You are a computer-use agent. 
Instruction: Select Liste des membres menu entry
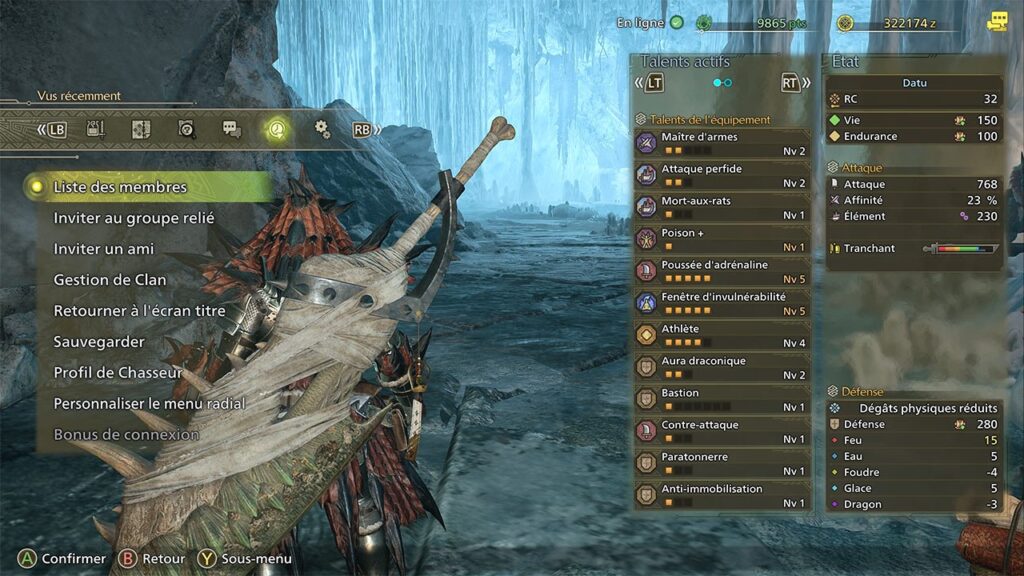point(120,187)
